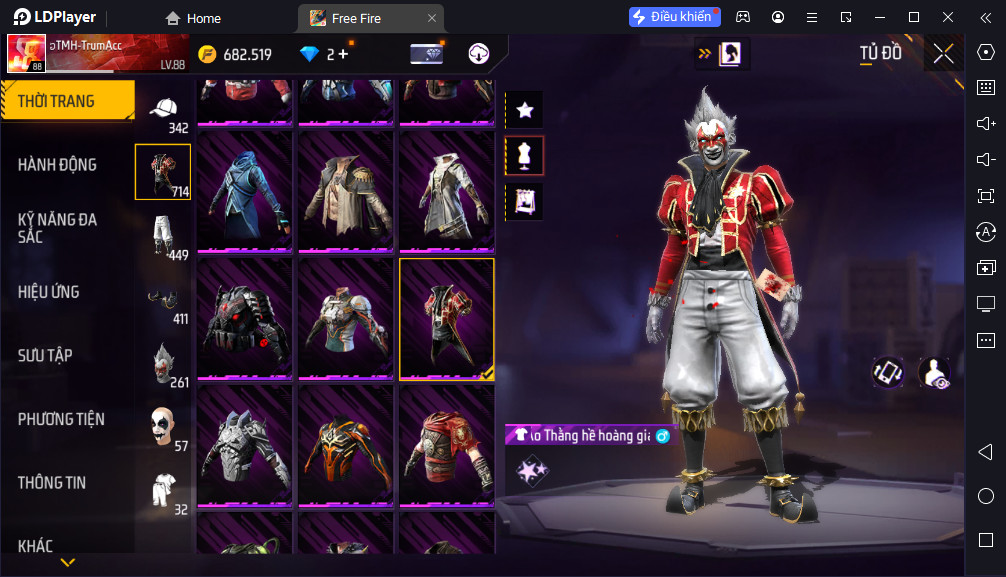Show the THÔNG TIN tab
Image resolution: width=1006 pixels, height=577 pixels.
pos(52,482)
